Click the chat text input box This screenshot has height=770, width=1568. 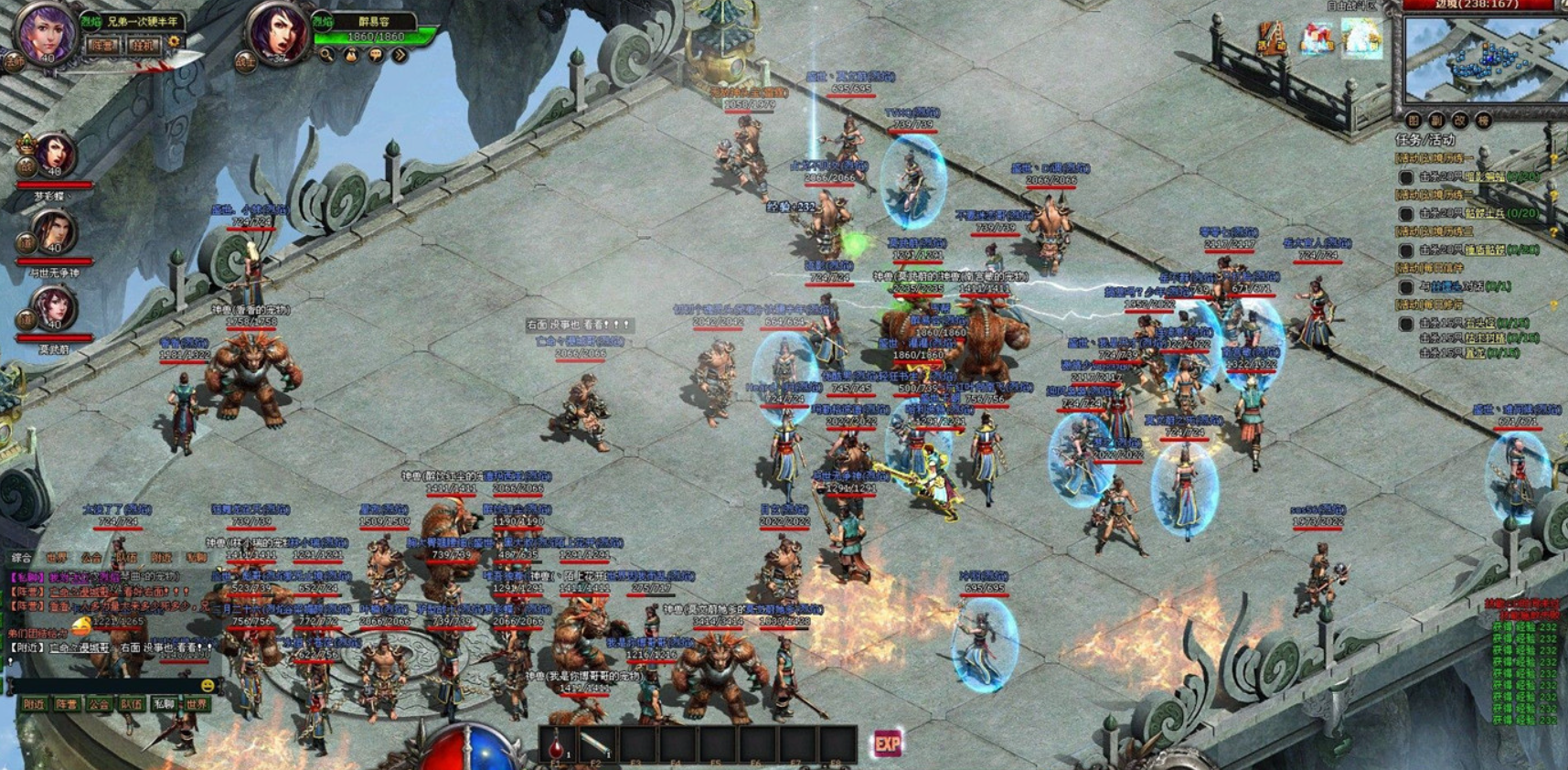click(101, 685)
